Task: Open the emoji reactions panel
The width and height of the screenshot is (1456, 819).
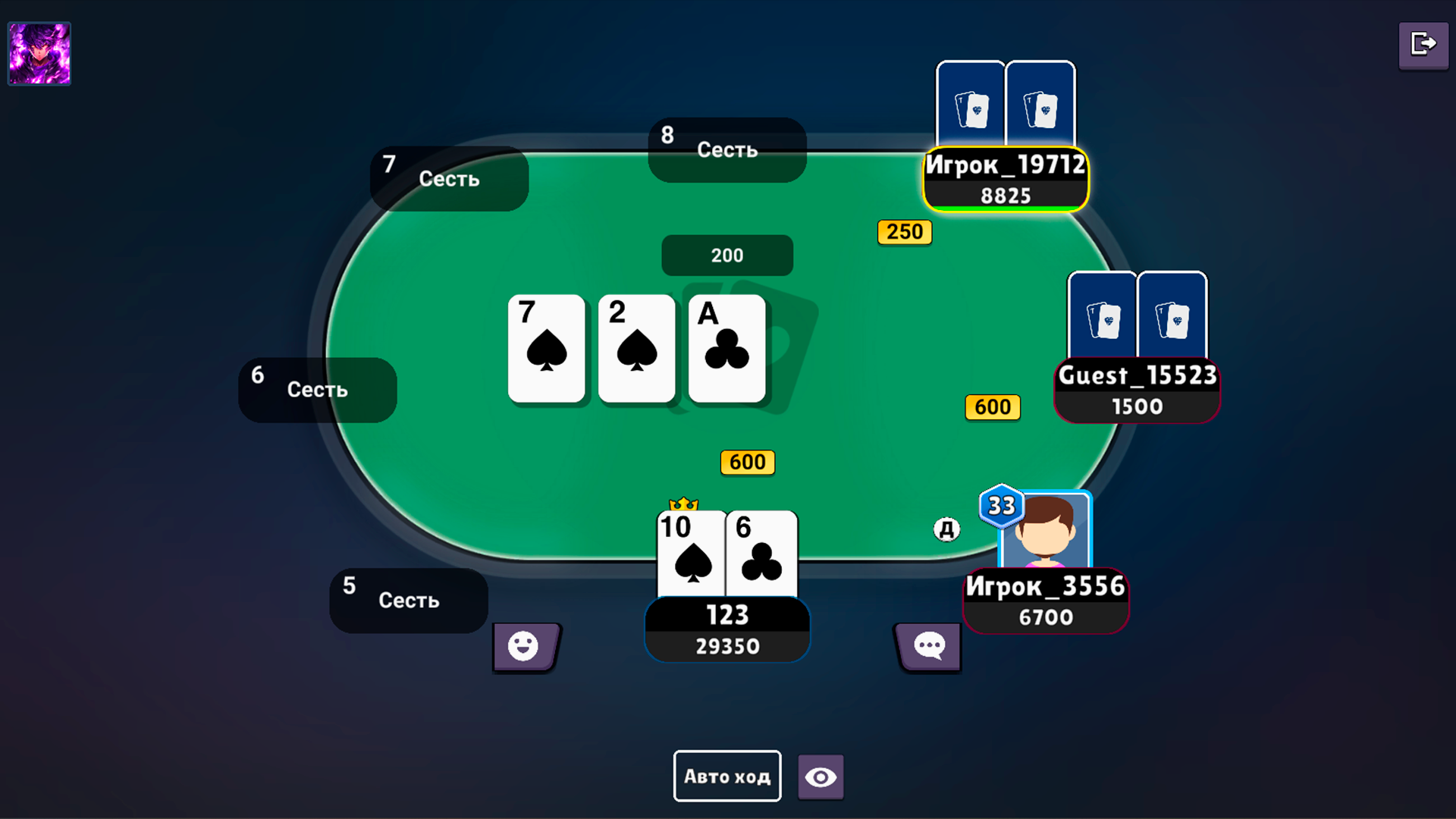Action: pyautogui.click(x=526, y=647)
